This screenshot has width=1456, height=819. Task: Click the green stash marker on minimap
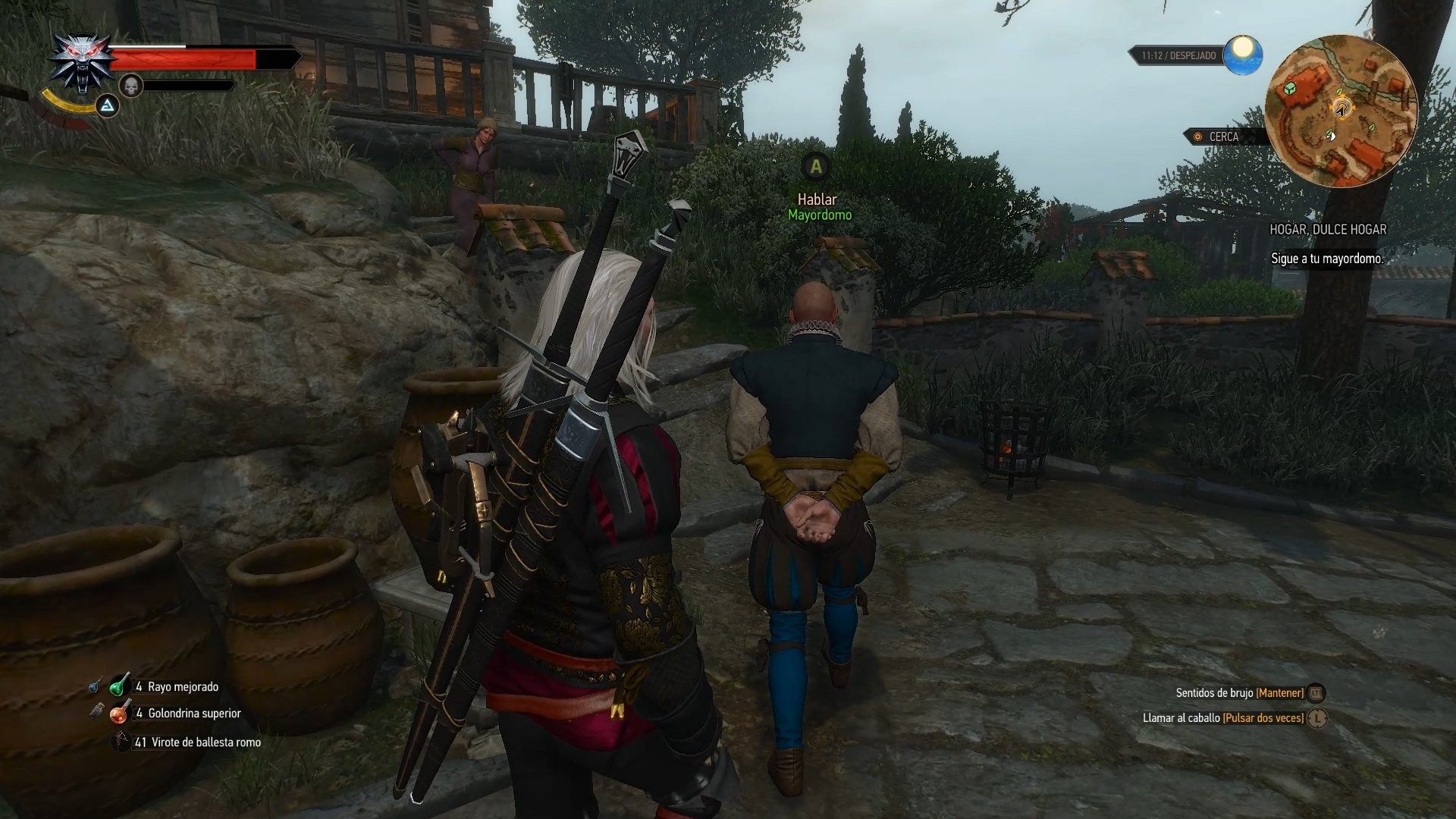1288,89
